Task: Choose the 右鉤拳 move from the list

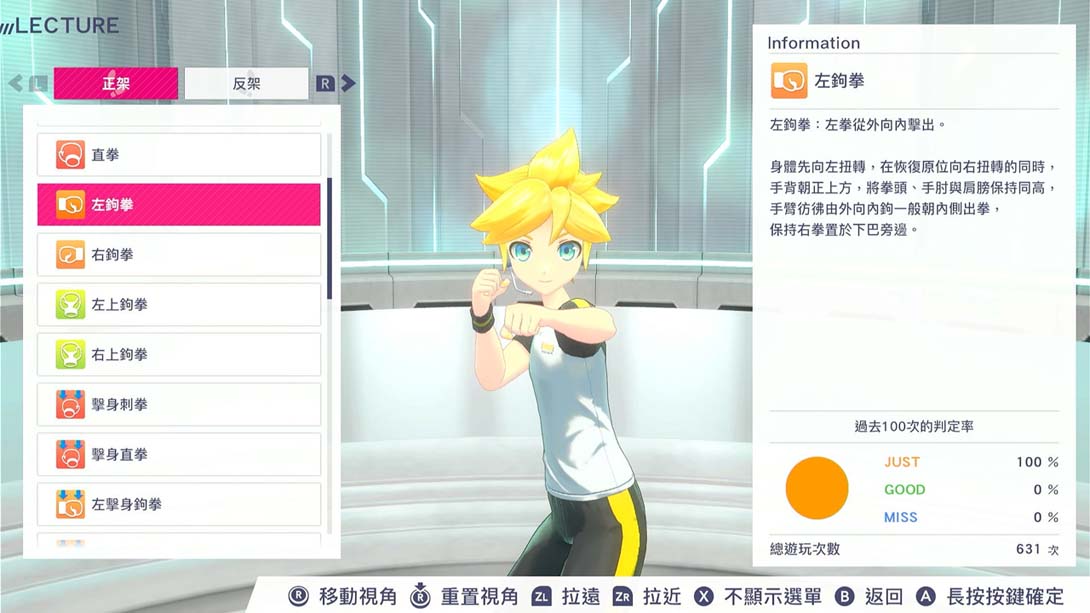Action: (x=179, y=255)
